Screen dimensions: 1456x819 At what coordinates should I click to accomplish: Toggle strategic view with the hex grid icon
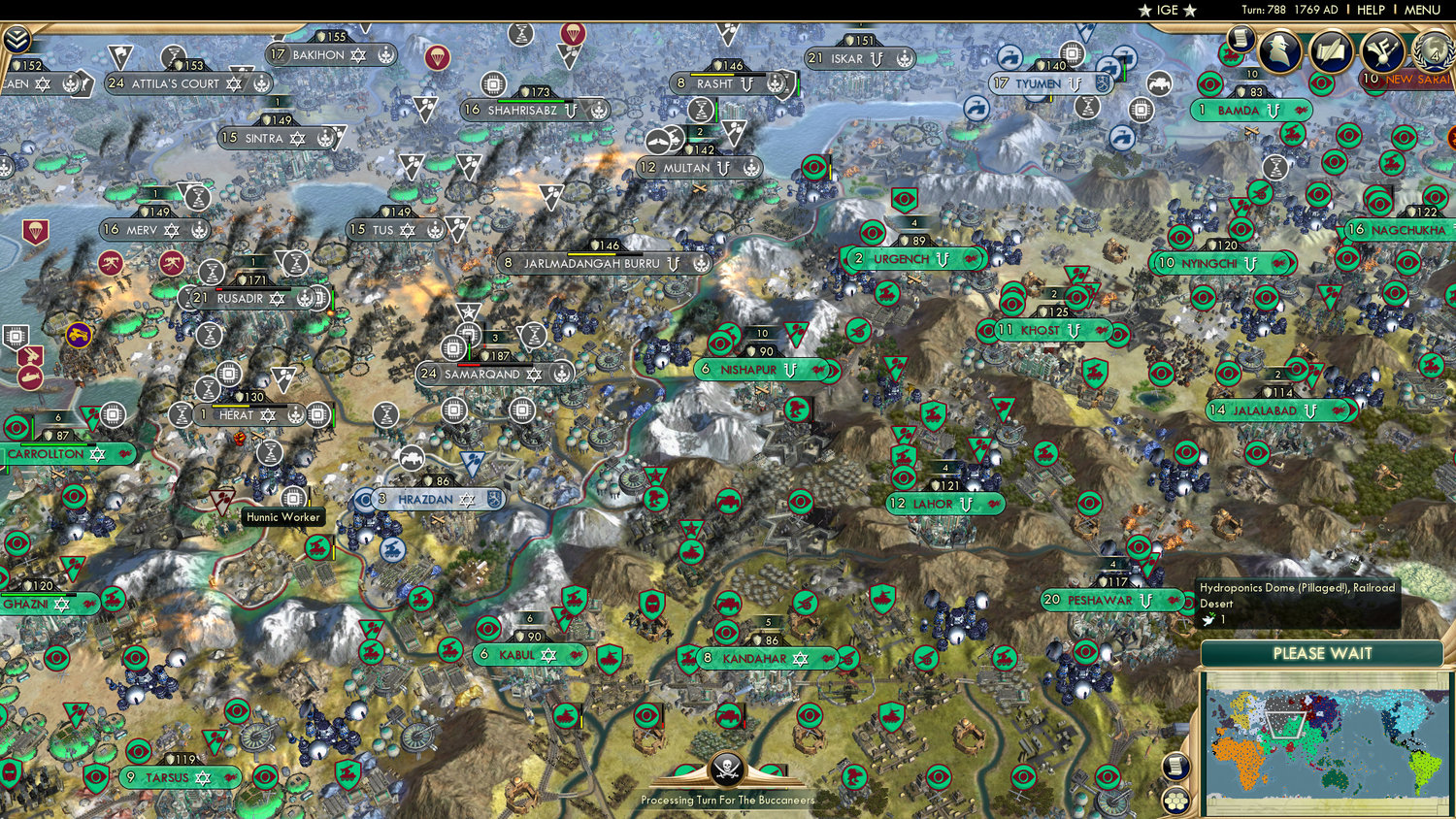(1176, 802)
